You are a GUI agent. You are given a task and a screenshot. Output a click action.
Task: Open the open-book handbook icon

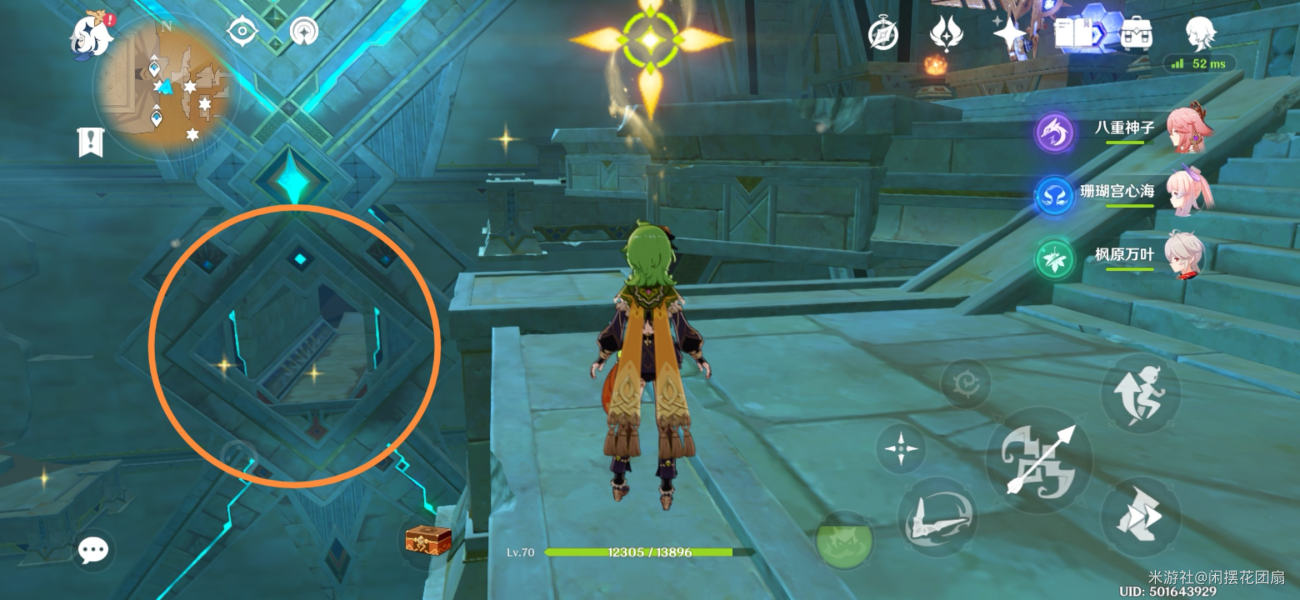(1073, 34)
